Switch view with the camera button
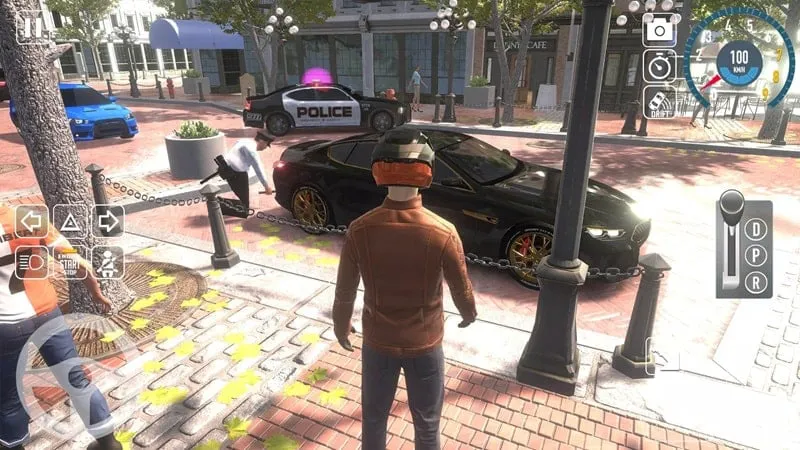800x450 pixels. [659, 30]
